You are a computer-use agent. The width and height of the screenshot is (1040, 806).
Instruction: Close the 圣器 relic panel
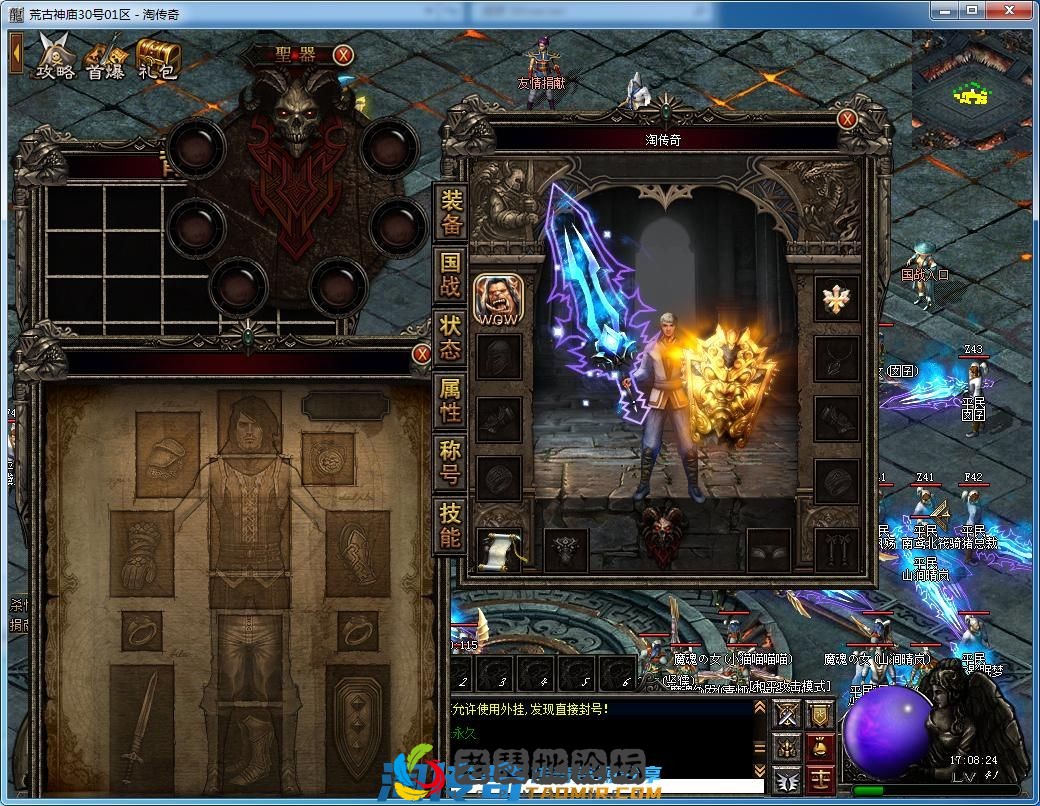coord(343,55)
